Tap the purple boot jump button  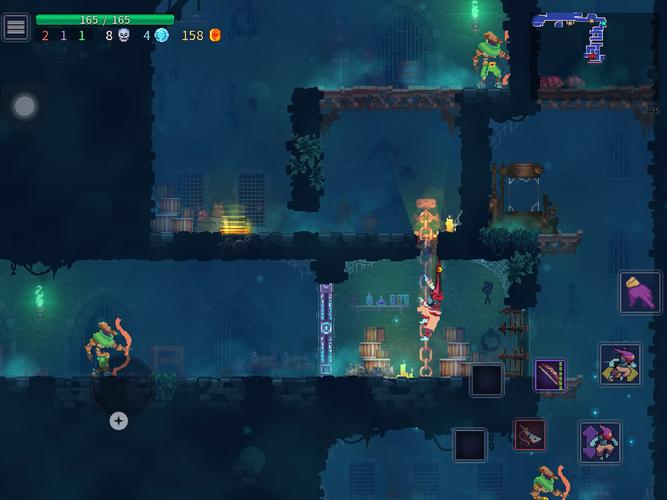point(639,293)
